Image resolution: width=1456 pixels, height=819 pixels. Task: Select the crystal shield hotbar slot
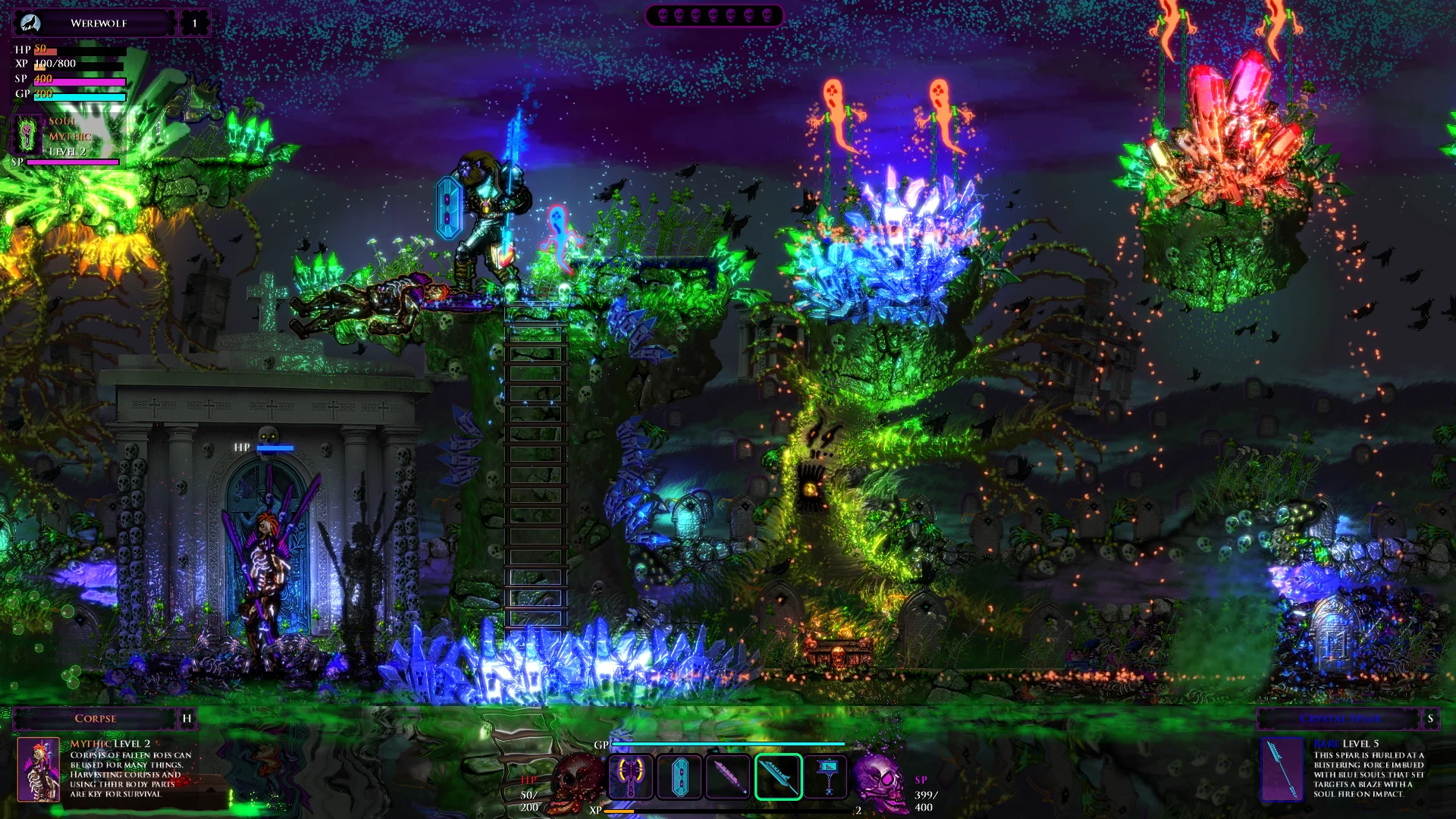pyautogui.click(x=679, y=777)
